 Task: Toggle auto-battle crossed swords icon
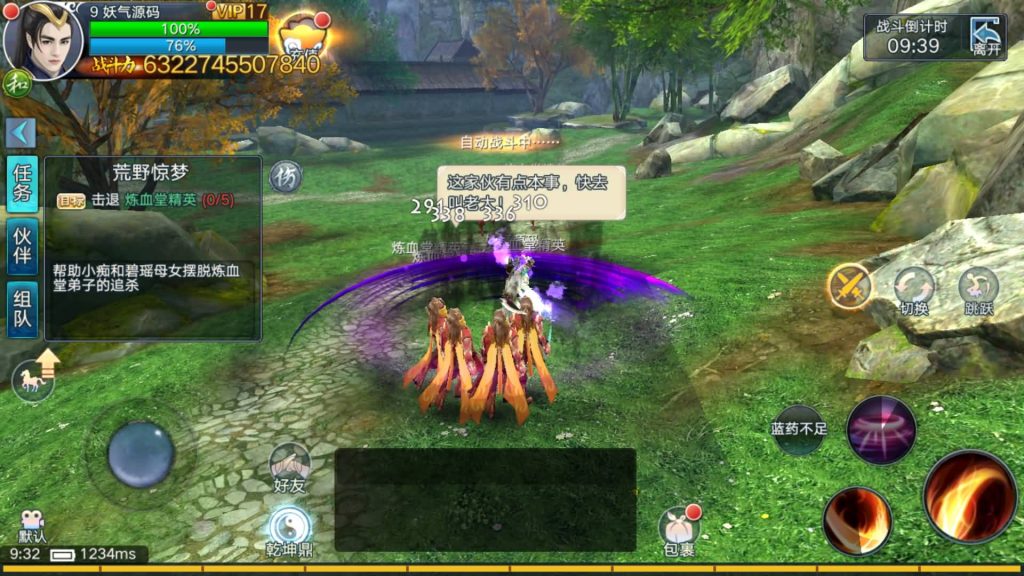click(850, 287)
